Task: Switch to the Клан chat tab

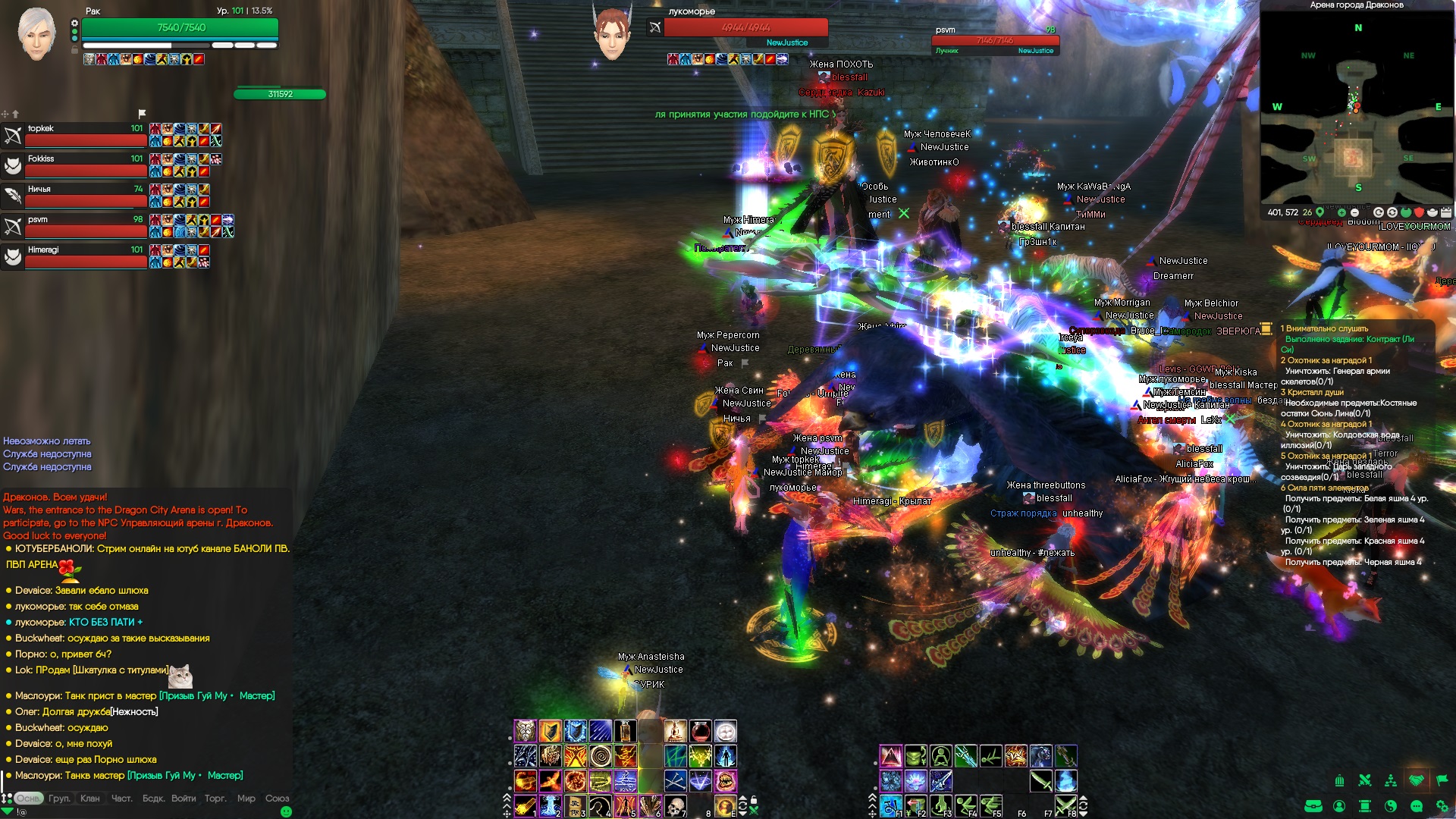Action: (89, 799)
